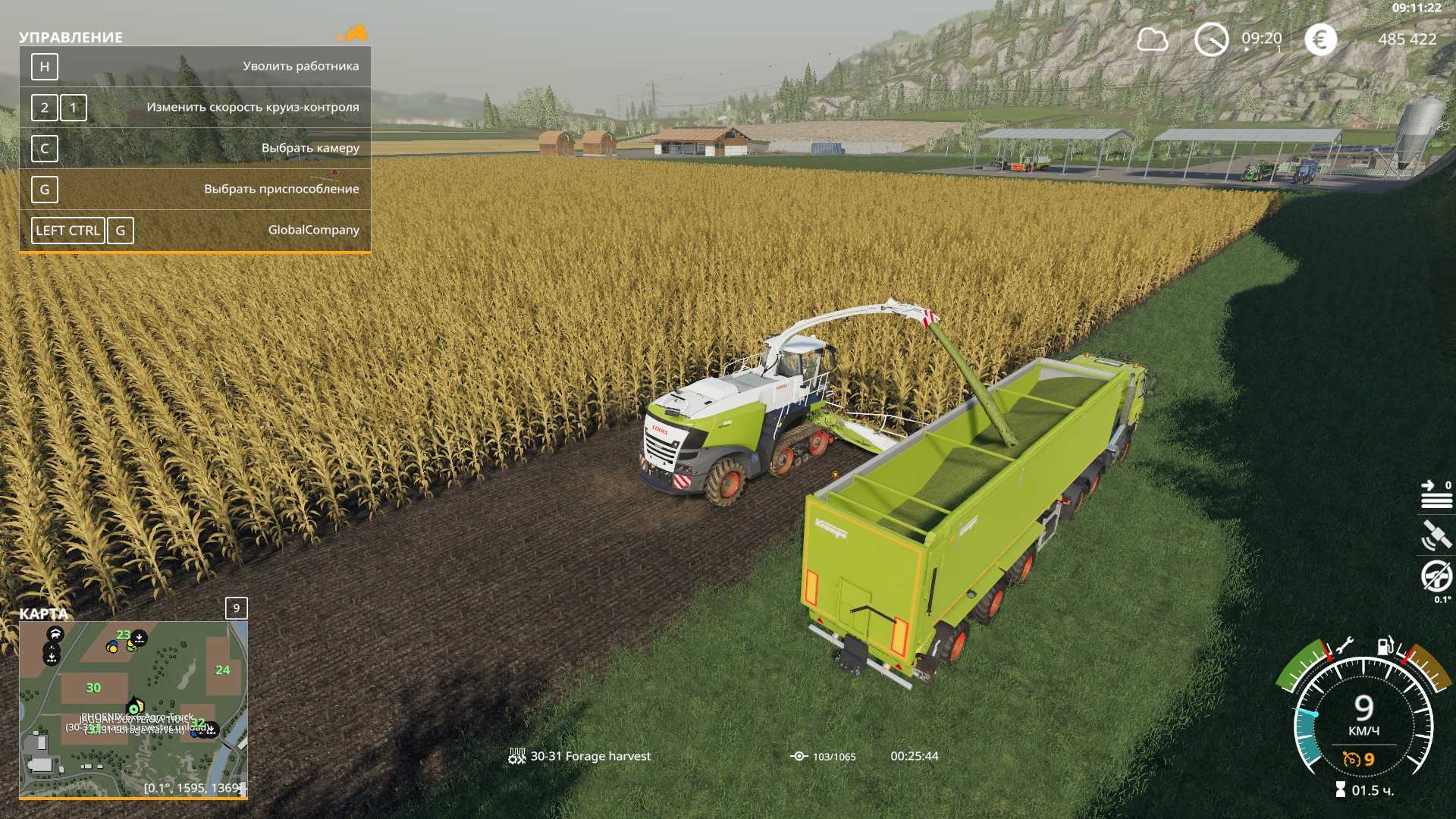This screenshot has height=819, width=1456.
Task: Open the minimap
Action: [x=133, y=709]
